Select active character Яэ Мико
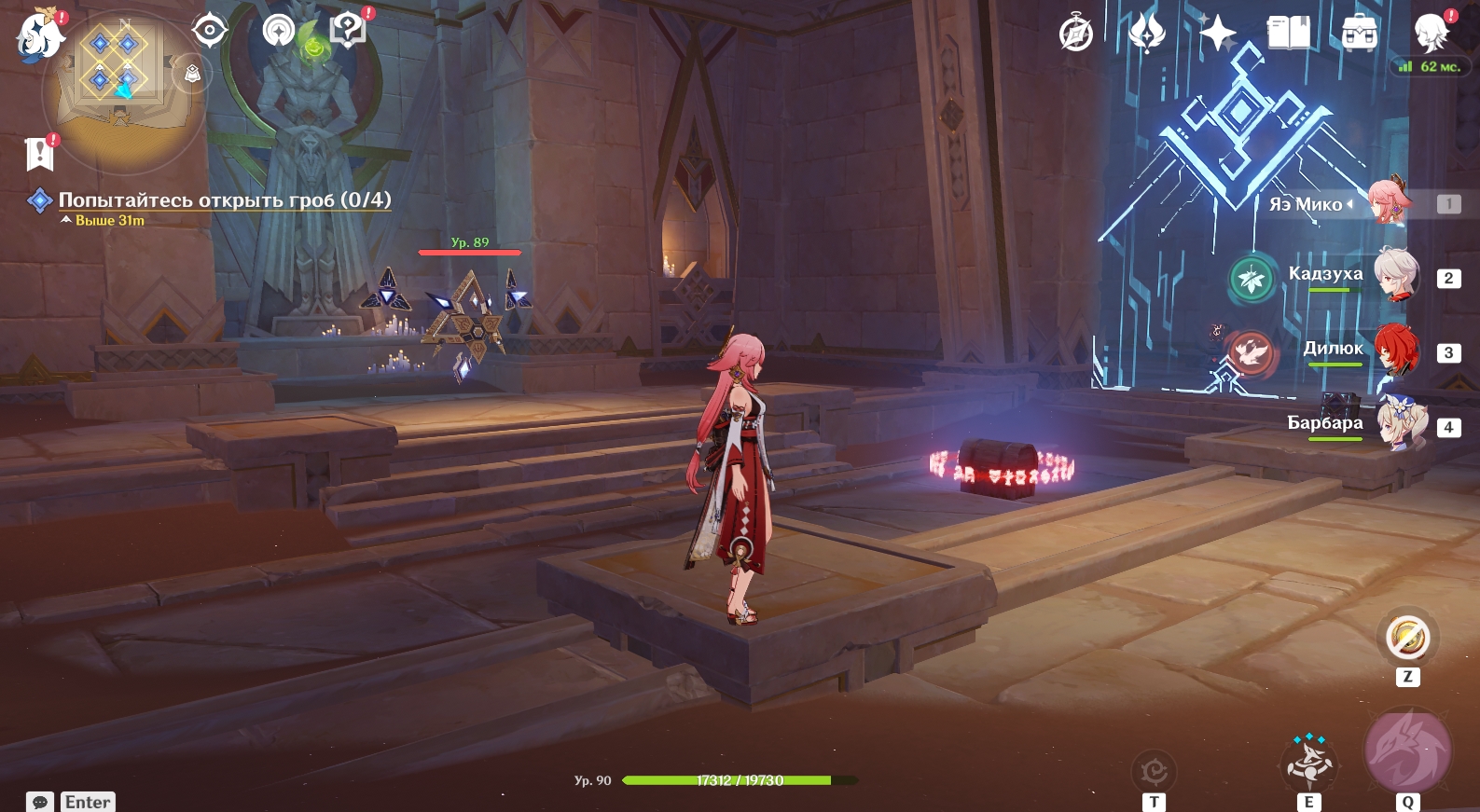Screen dimensions: 1480x812 1390,202
